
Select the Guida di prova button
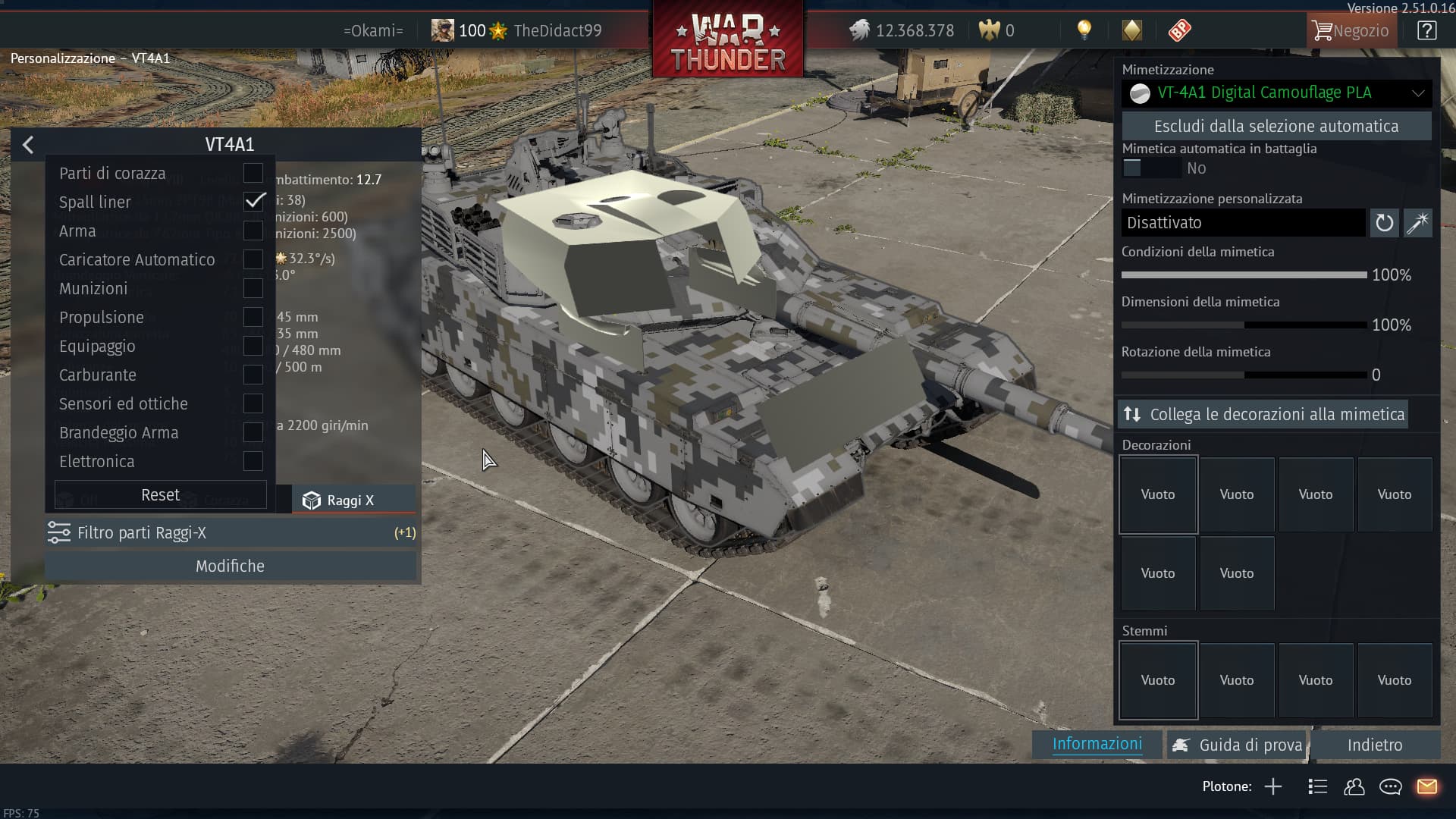[1238, 745]
